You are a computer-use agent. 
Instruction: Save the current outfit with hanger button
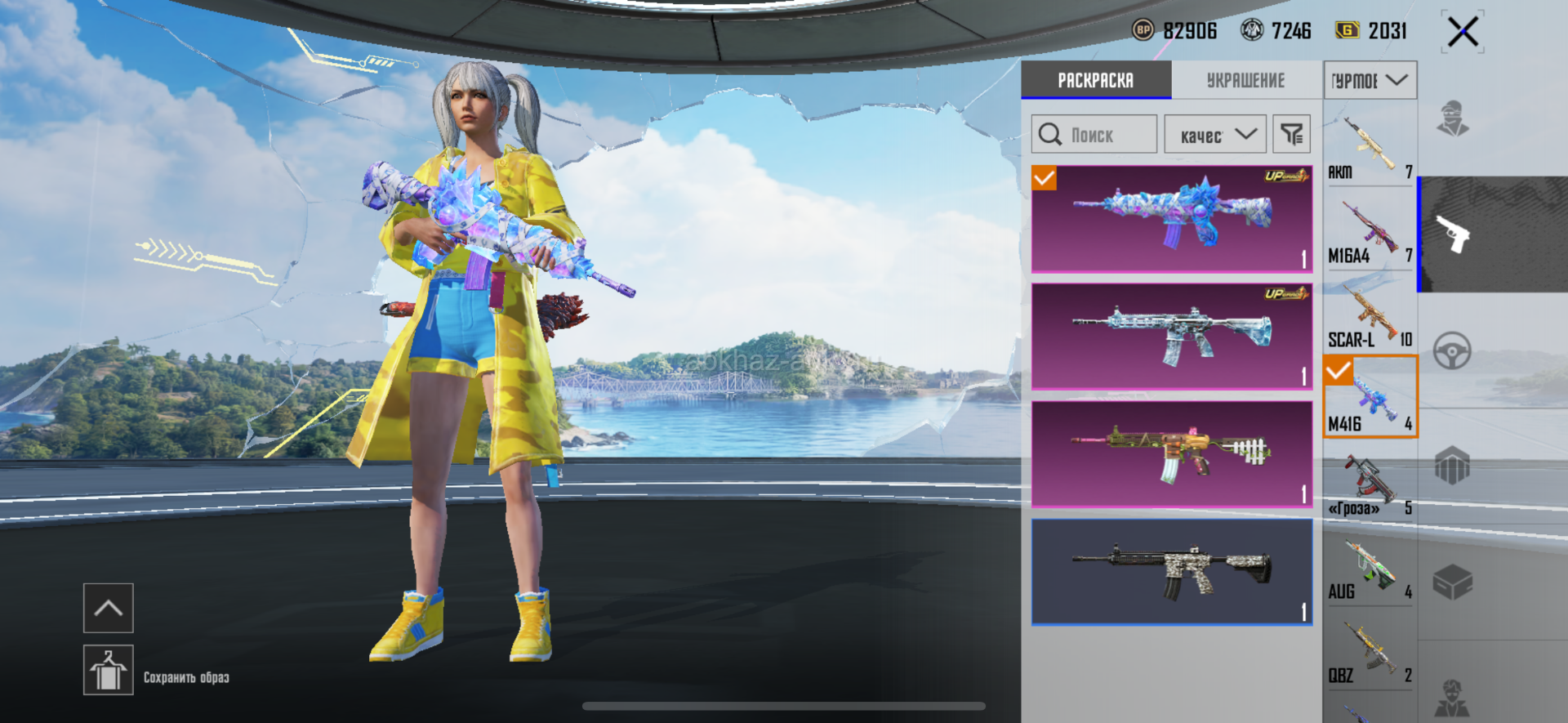click(x=109, y=670)
